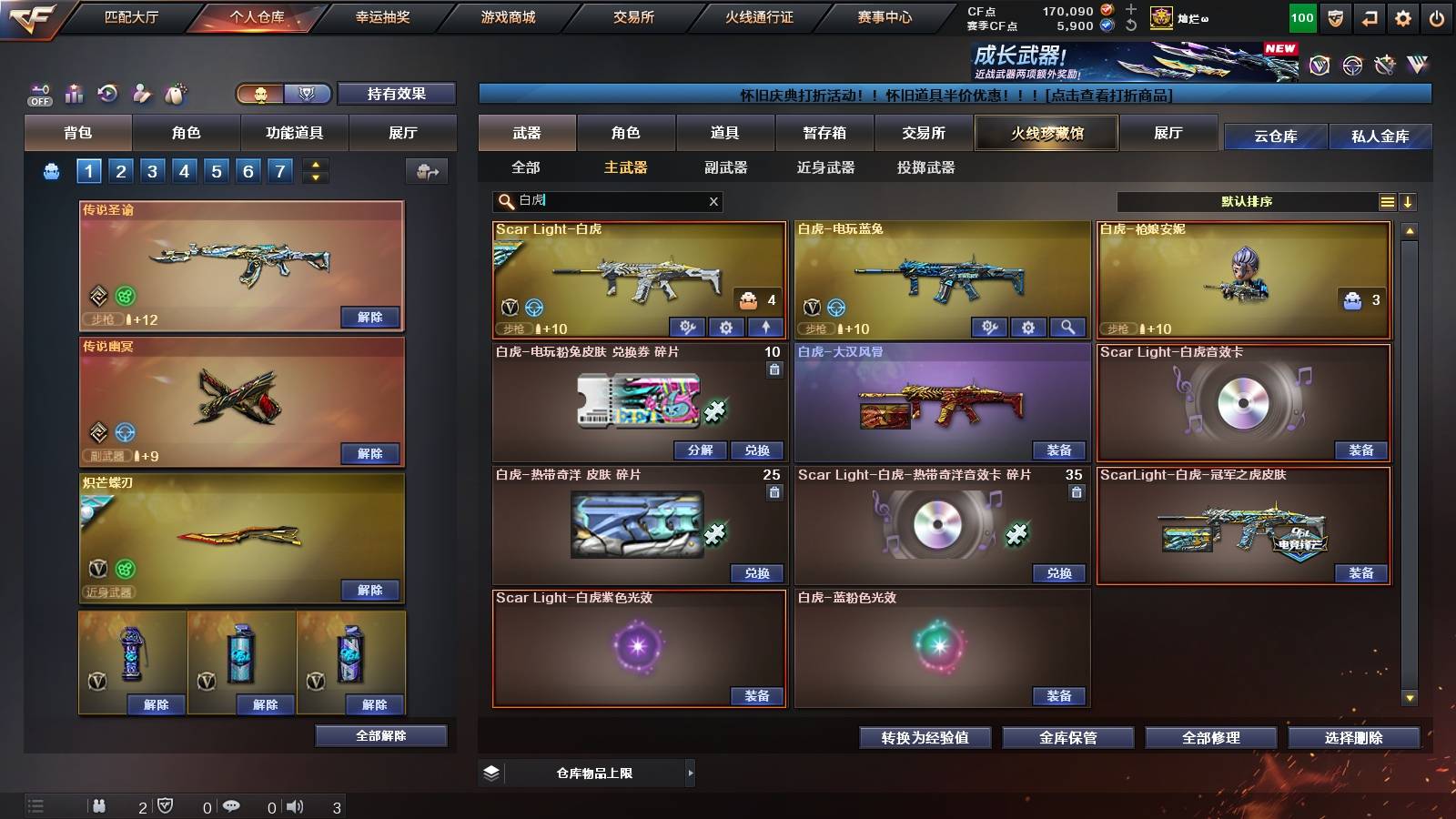The width and height of the screenshot is (1456, 819).
Task: Clear the 白虎 search field with the X
Action: (x=713, y=201)
